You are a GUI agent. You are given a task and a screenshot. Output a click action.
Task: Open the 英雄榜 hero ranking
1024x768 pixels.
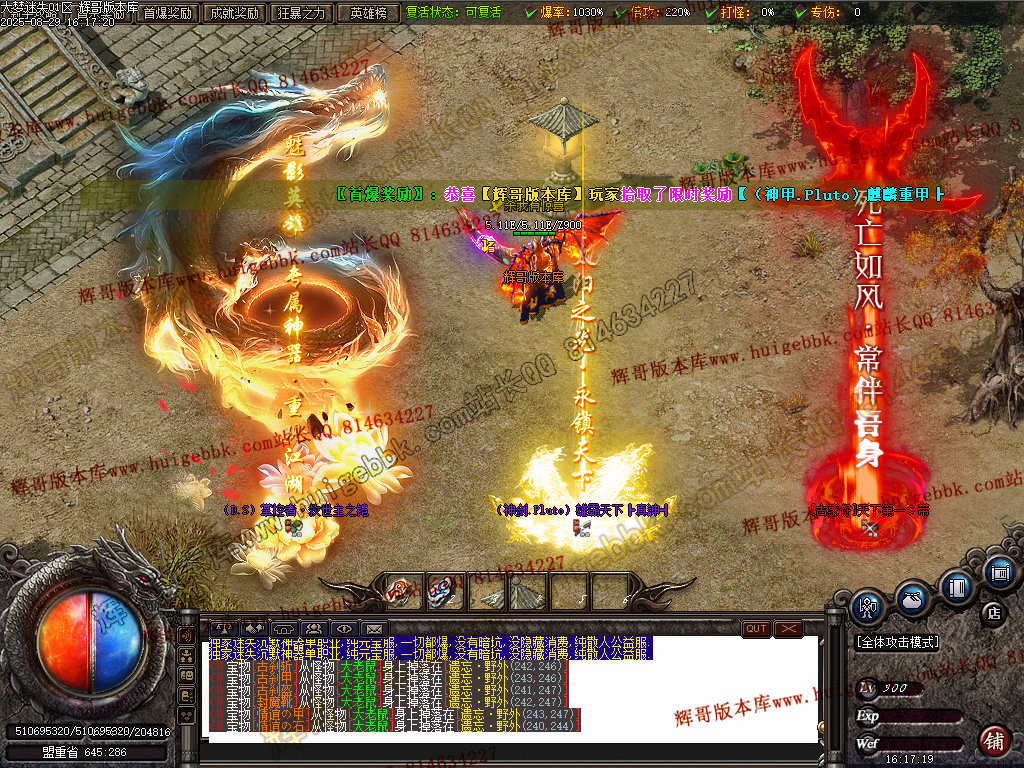[x=369, y=13]
